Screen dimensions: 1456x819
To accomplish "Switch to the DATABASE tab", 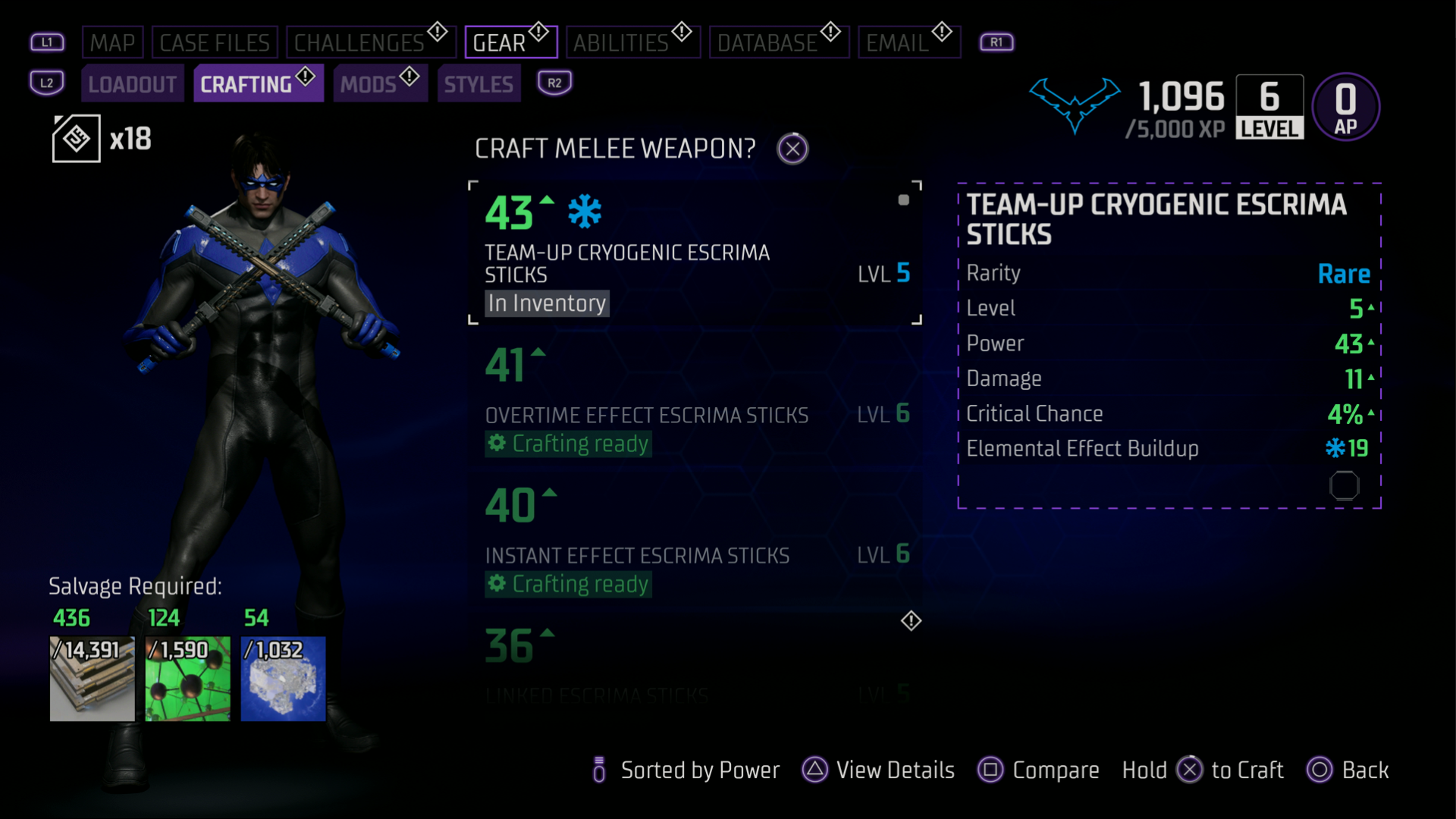I will click(779, 42).
